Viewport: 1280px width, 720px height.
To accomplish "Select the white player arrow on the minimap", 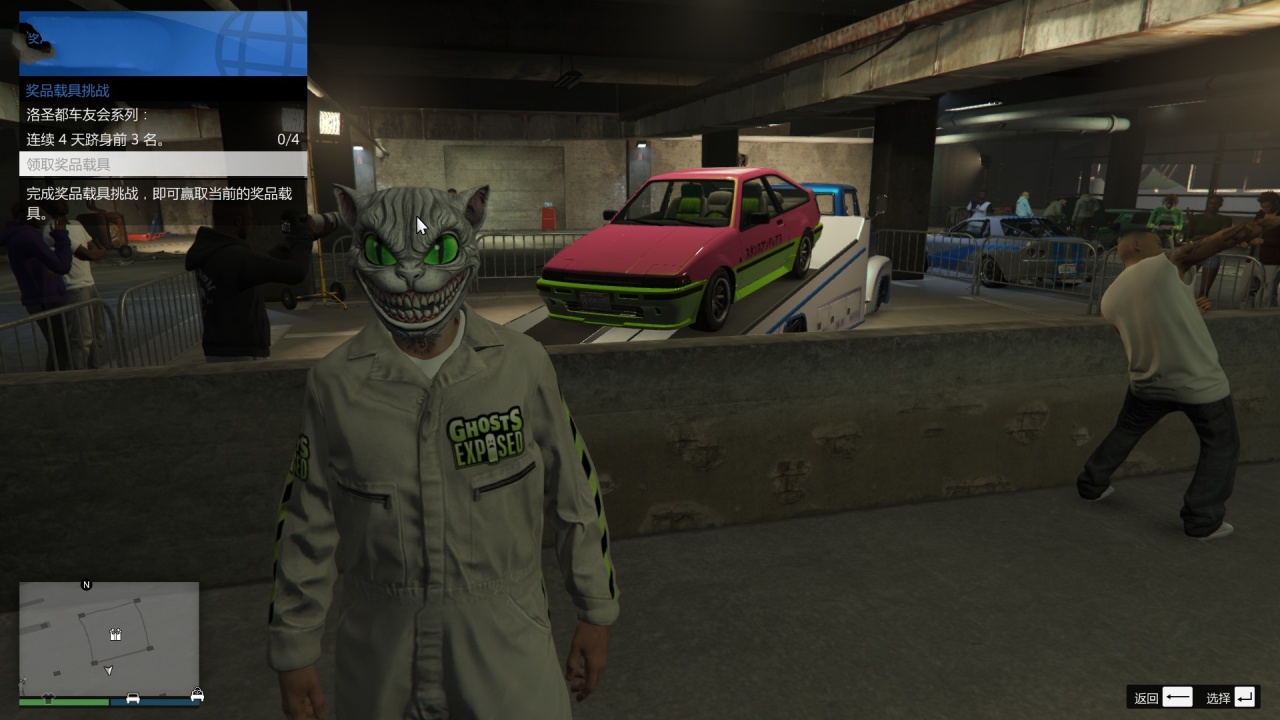I will tap(109, 670).
